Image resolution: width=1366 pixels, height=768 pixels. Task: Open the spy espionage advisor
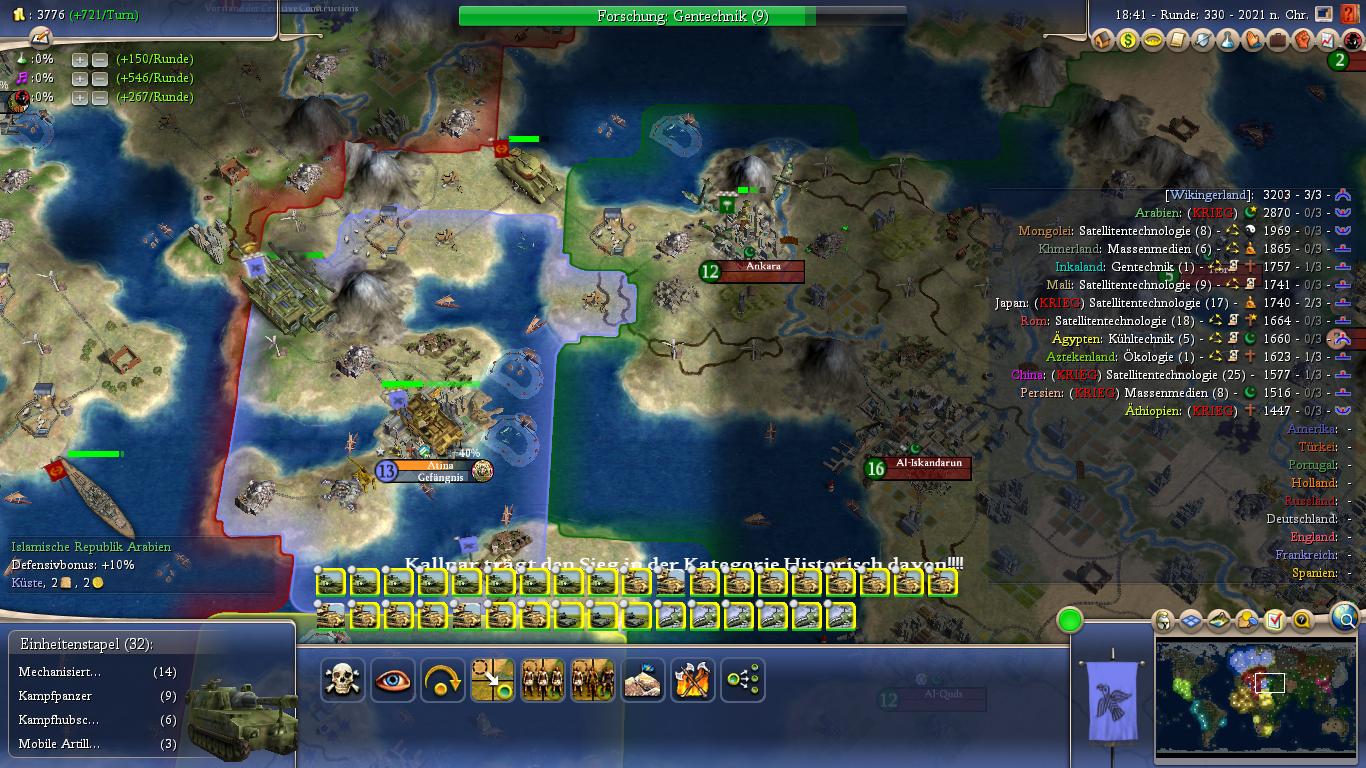[x=1352, y=41]
